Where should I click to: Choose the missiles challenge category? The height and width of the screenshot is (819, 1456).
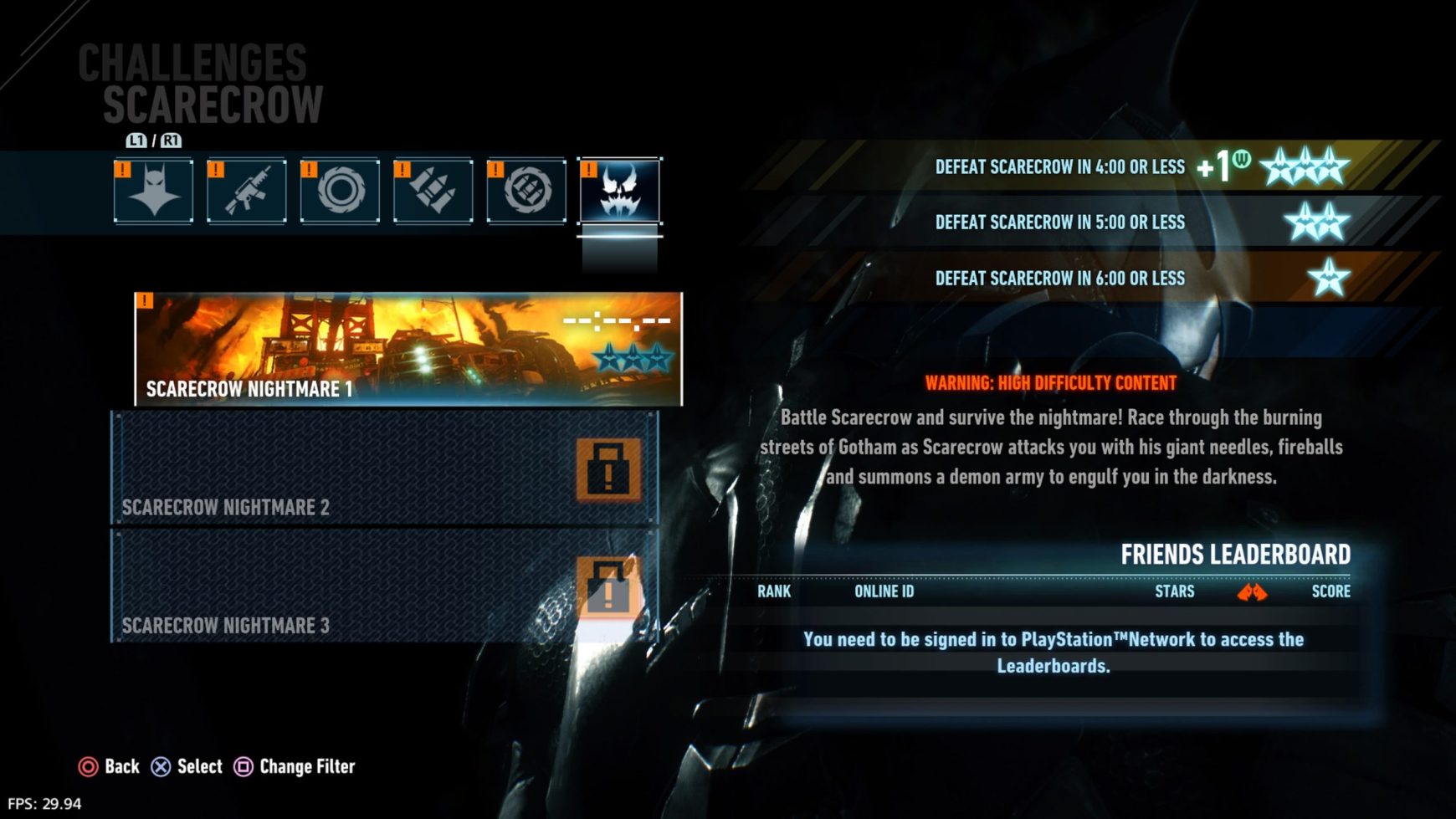433,191
